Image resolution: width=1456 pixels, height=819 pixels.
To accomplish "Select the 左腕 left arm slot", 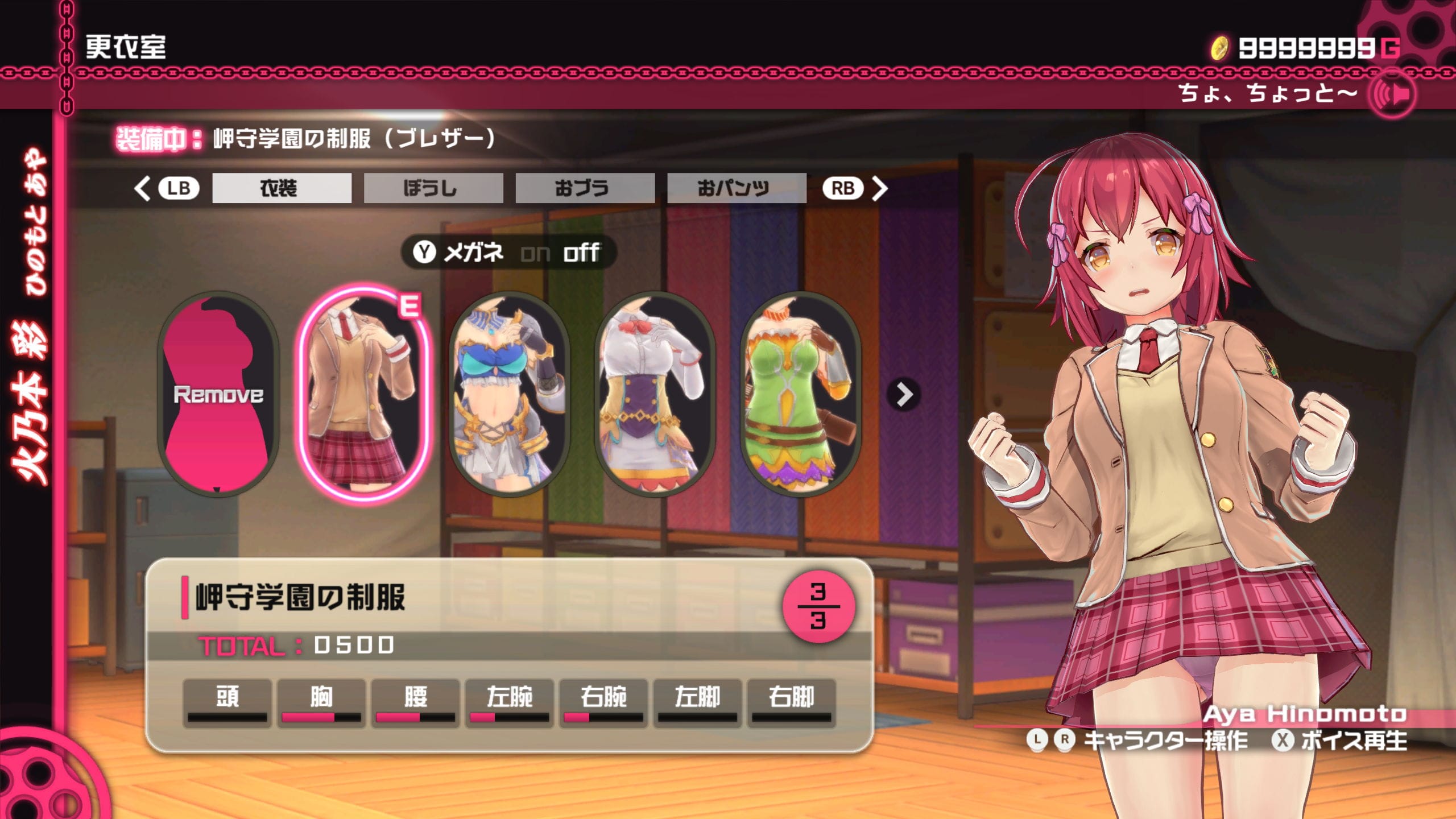I will click(509, 702).
